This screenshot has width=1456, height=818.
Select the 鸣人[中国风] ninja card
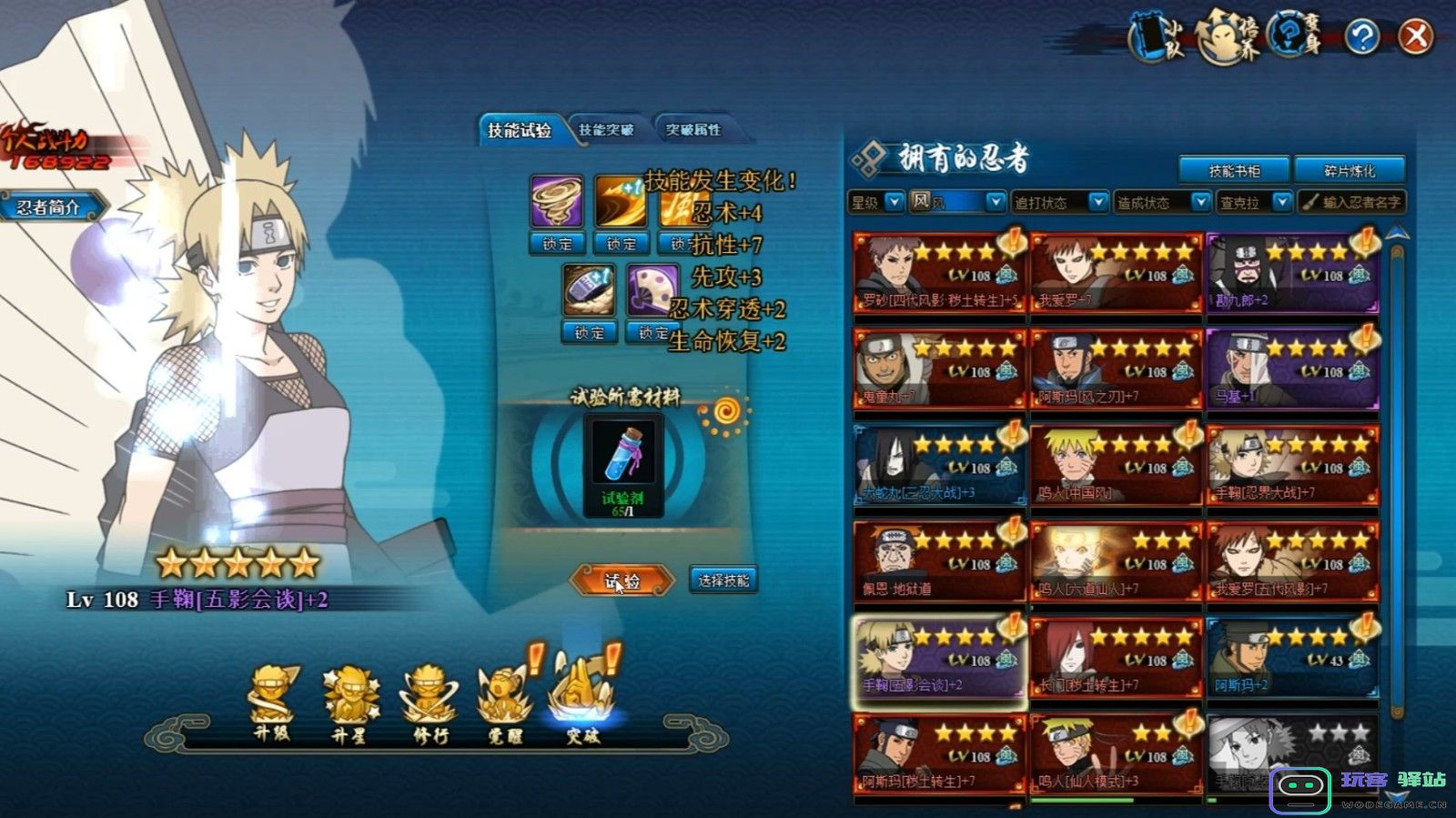[x=1116, y=466]
